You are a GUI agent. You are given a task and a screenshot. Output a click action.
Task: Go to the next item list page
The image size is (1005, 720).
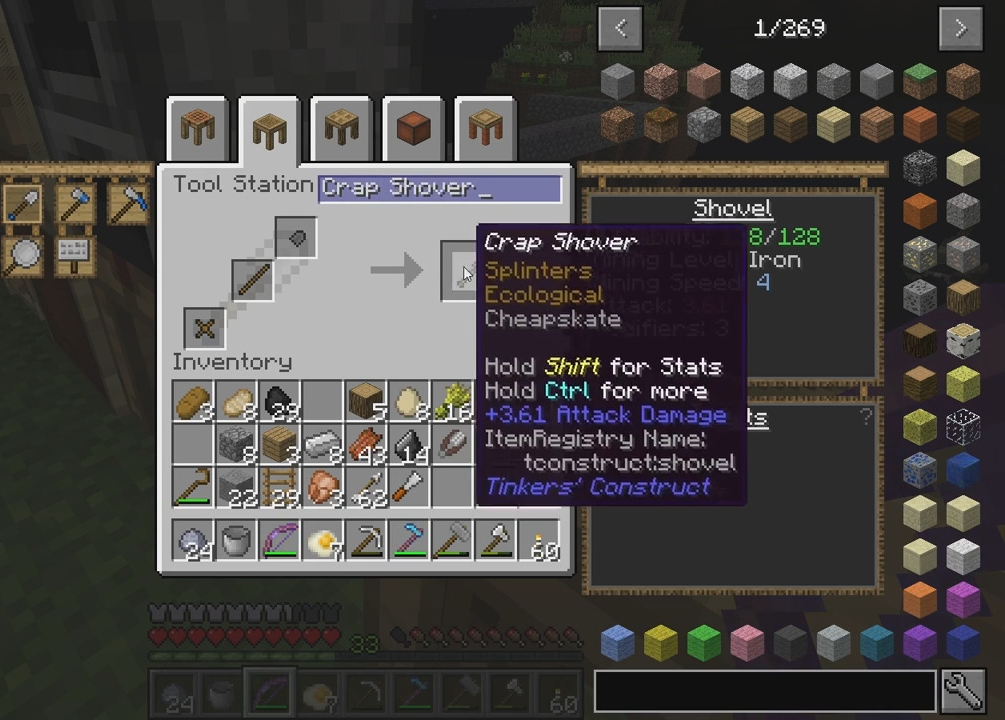pos(960,28)
